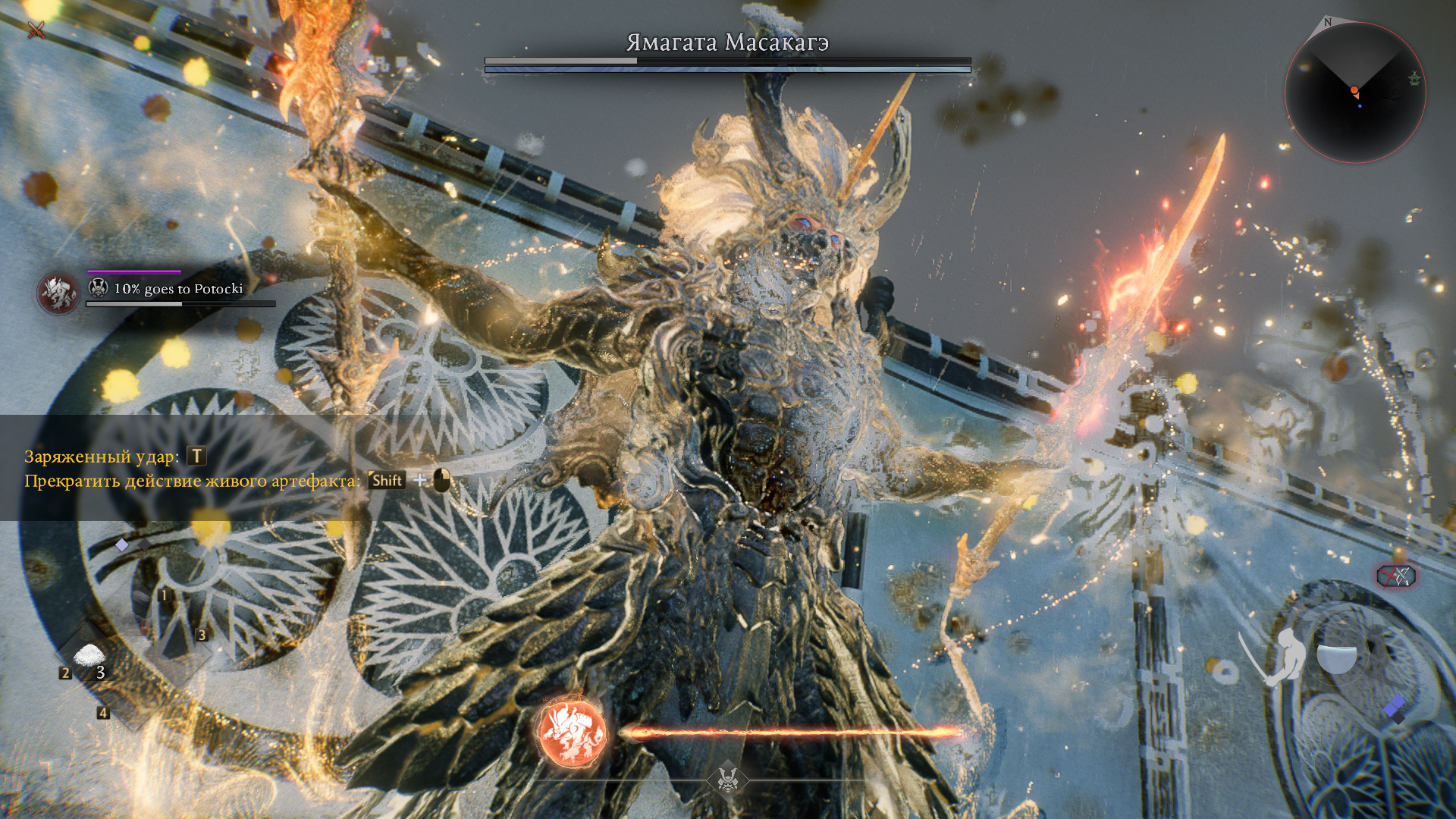Click the guardian spirit portrait icon
1456x819 pixels.
tap(58, 293)
